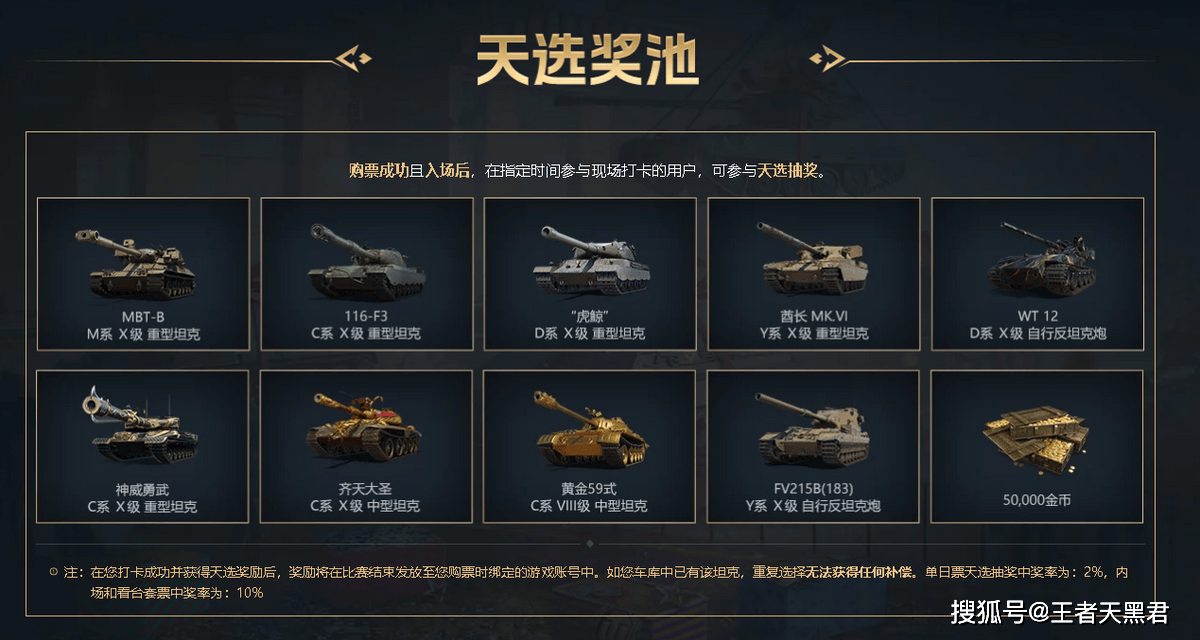This screenshot has width=1200, height=640.
Task: Pick the WT 12 tank destroyer card
Action: (x=1037, y=273)
